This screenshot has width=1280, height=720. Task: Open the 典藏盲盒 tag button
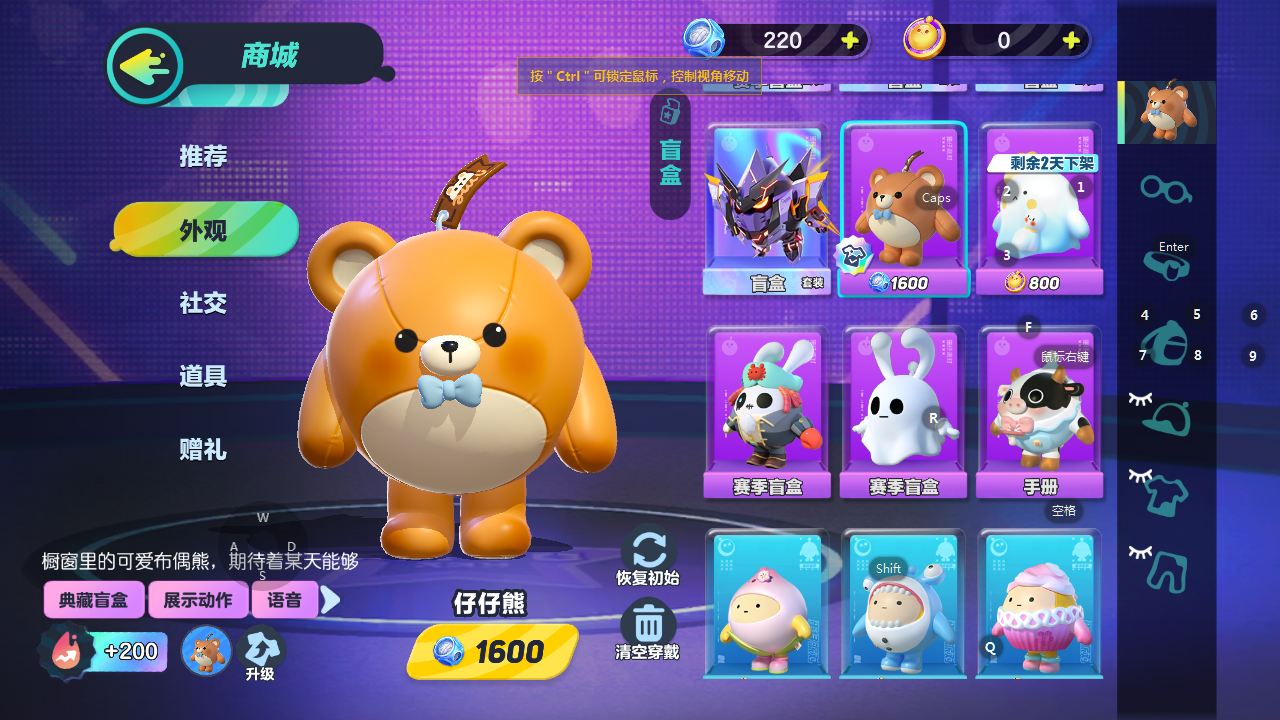pyautogui.click(x=94, y=600)
